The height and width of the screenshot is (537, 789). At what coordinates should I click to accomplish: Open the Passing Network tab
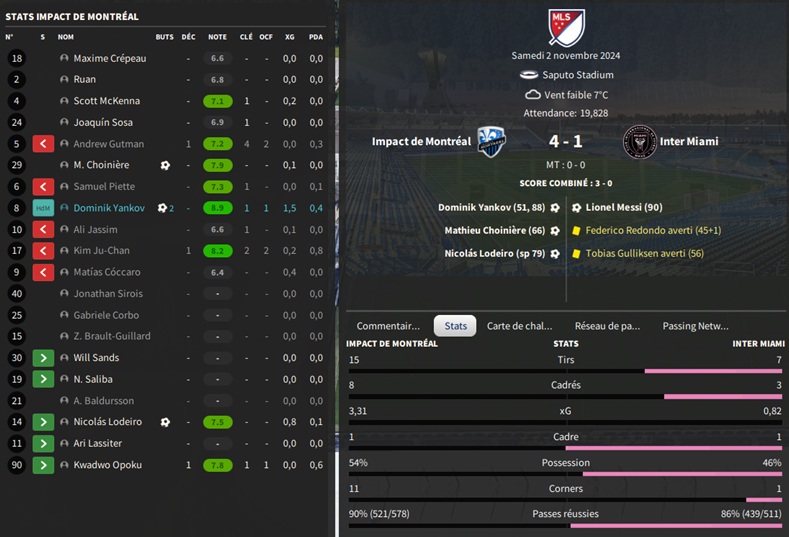(x=695, y=326)
